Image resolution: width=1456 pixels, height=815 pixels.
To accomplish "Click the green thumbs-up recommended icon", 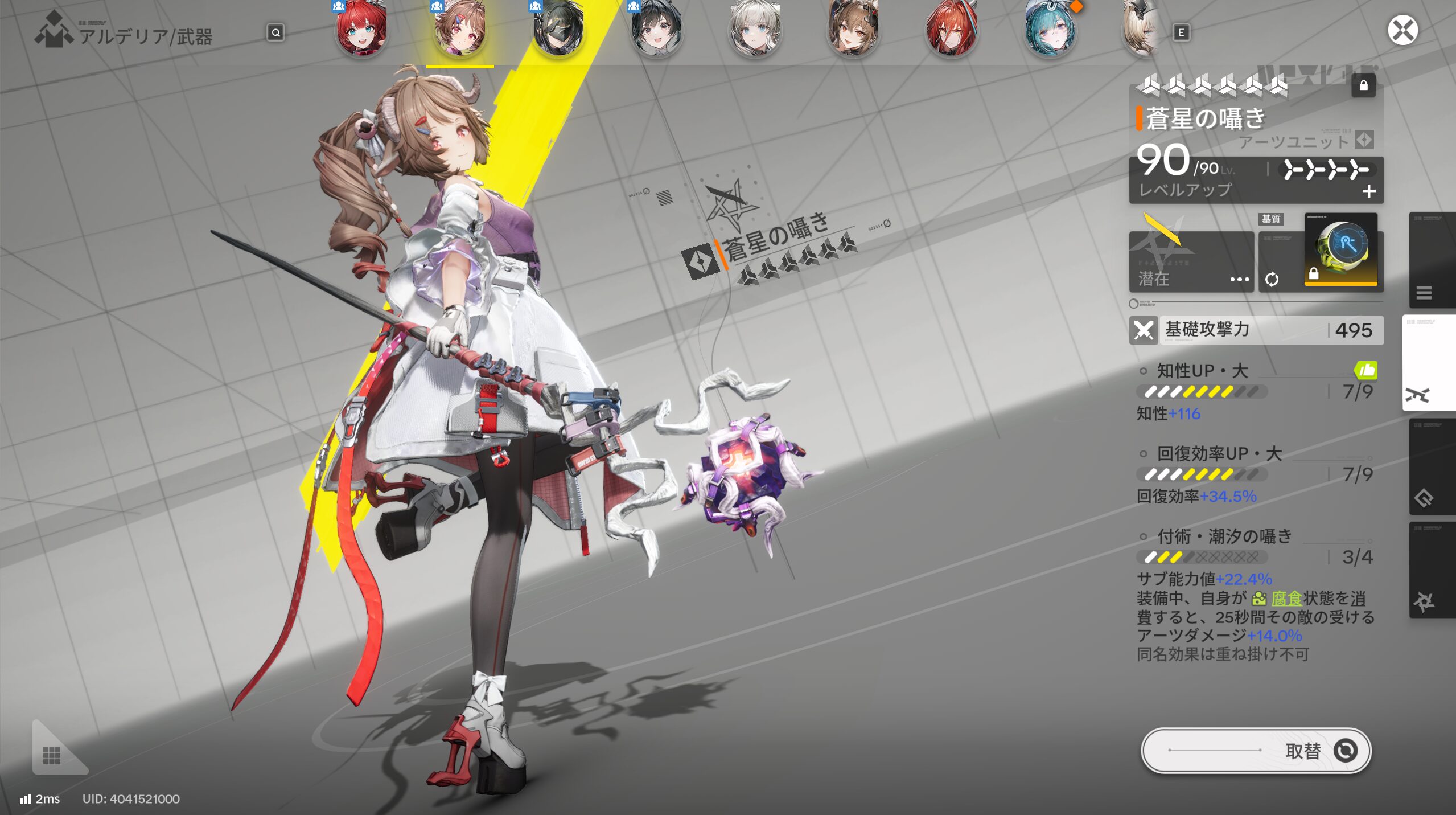I will pos(1365,371).
